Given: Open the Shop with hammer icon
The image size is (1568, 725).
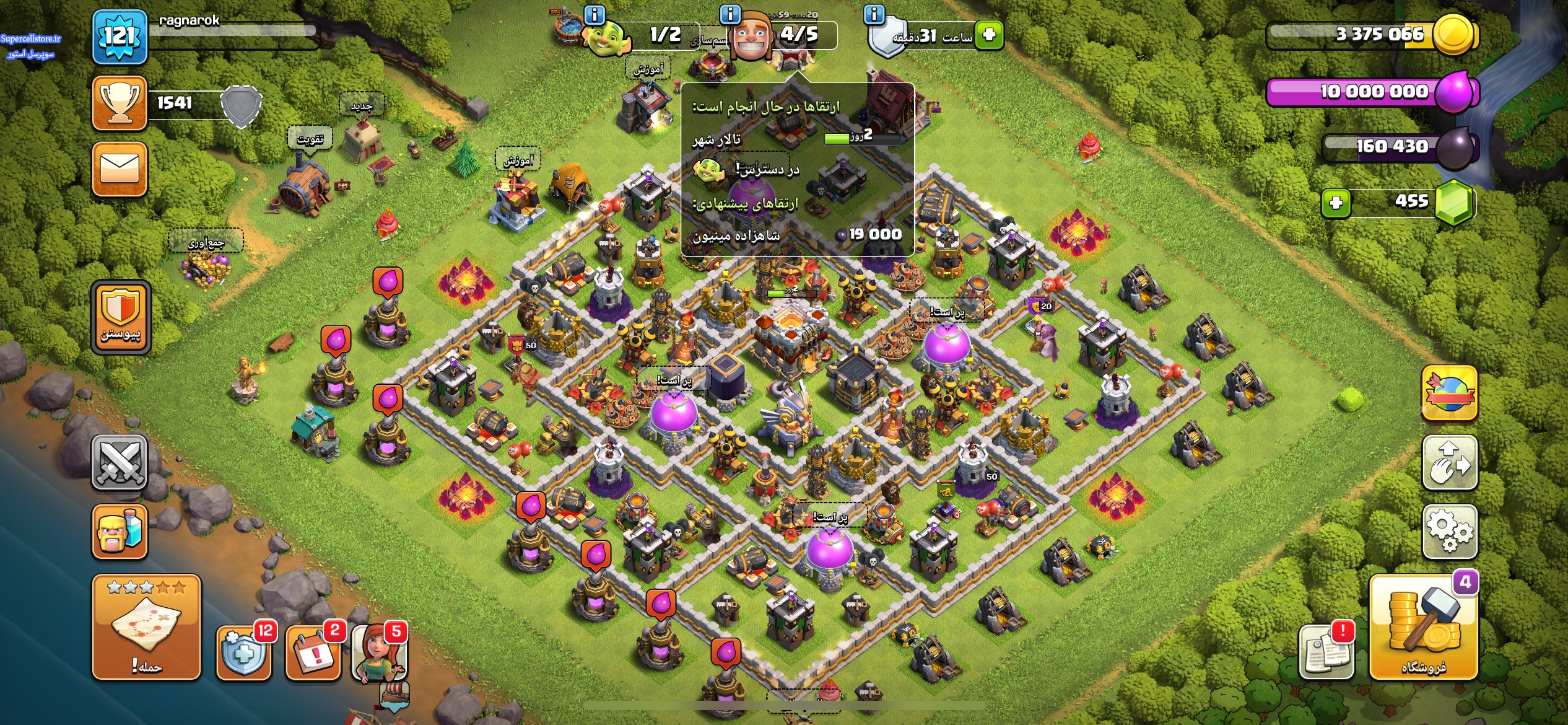Looking at the screenshot, I should 1424,627.
